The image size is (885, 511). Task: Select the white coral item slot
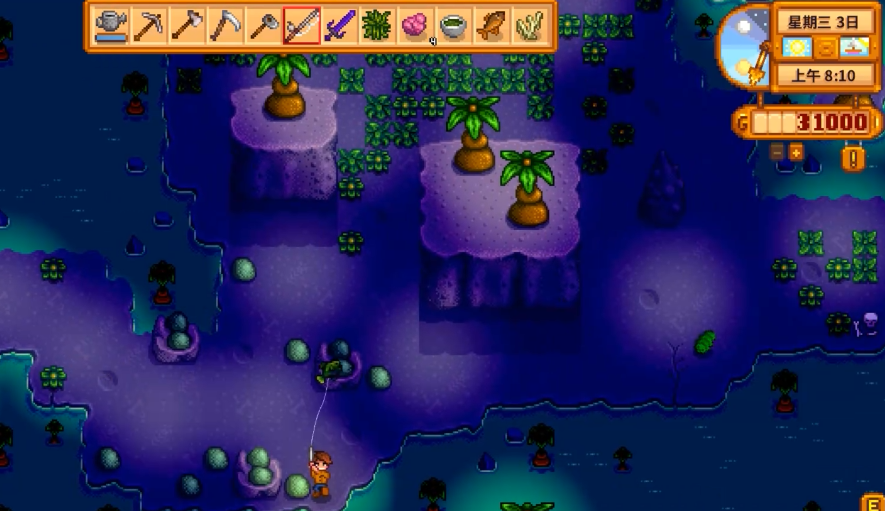[x=529, y=26]
